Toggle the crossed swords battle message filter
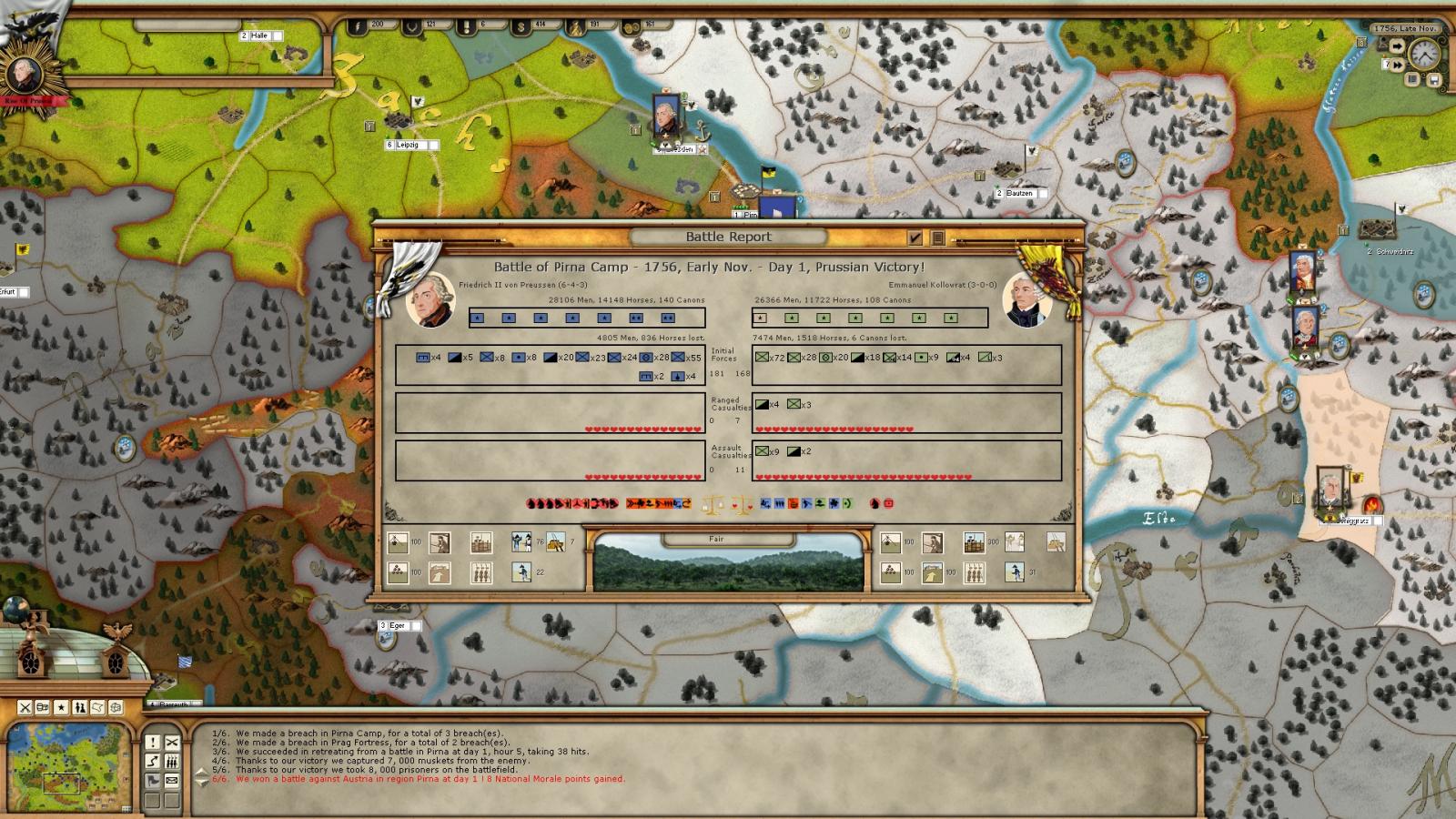1456x819 pixels. click(171, 743)
